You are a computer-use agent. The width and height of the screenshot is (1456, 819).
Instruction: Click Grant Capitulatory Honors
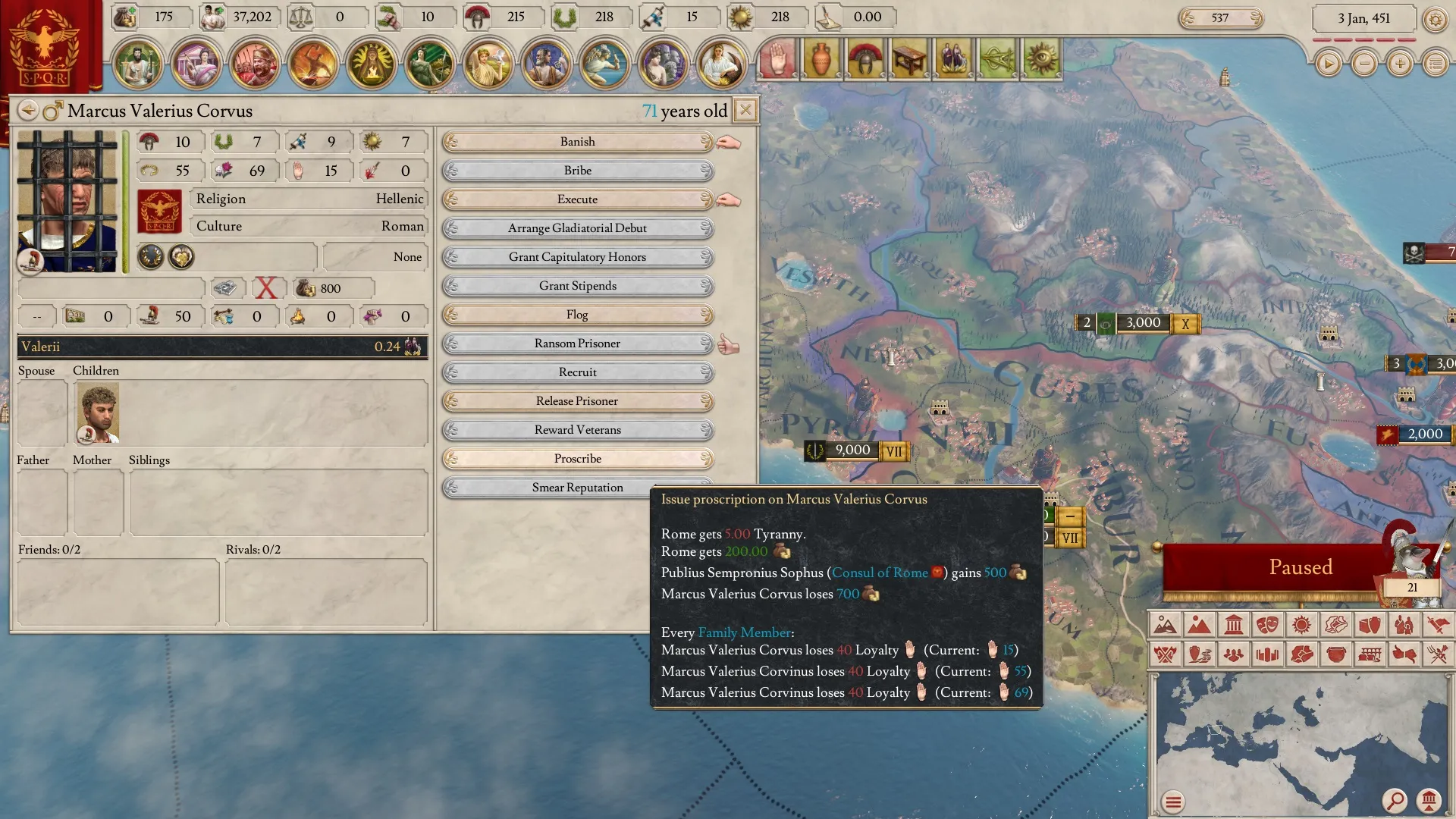pos(577,257)
